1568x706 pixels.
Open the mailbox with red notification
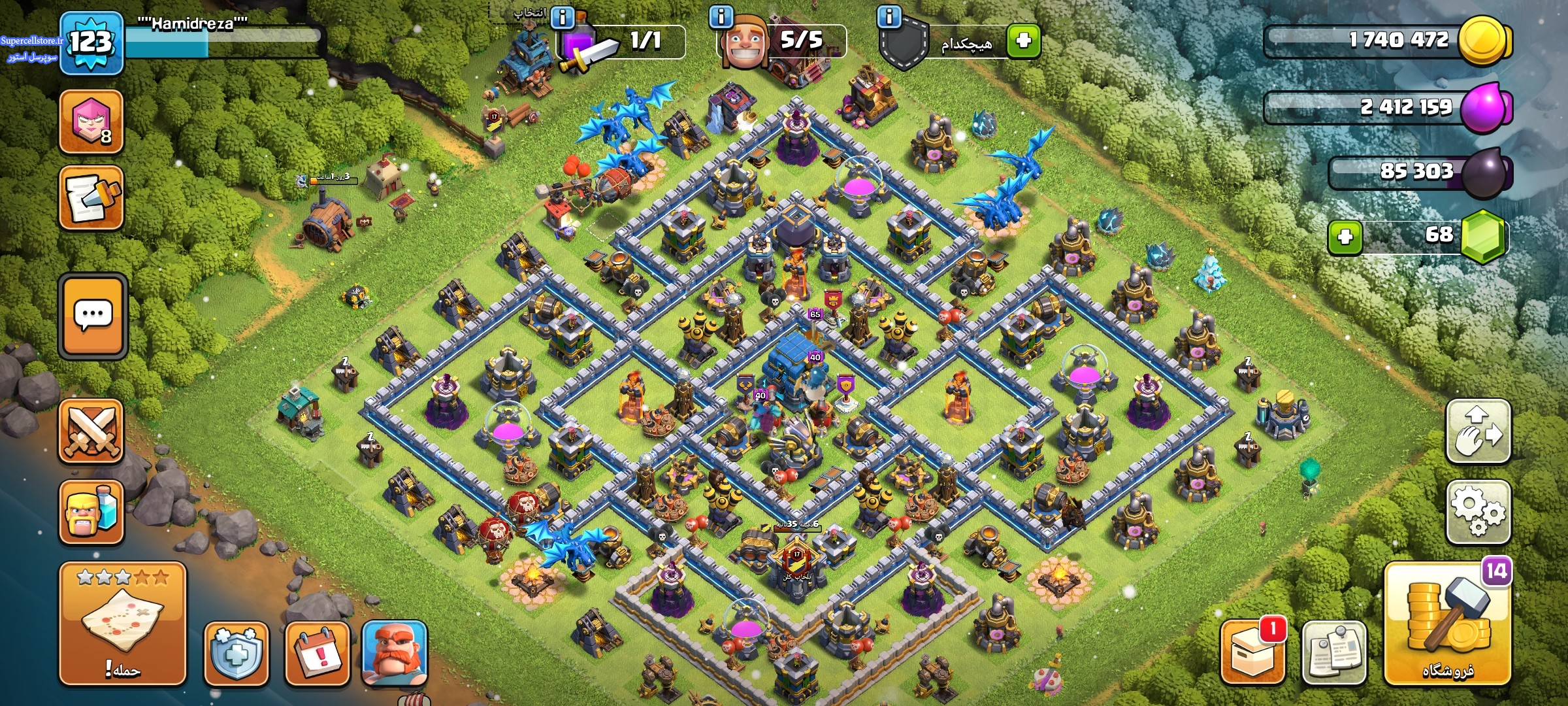point(1252,653)
